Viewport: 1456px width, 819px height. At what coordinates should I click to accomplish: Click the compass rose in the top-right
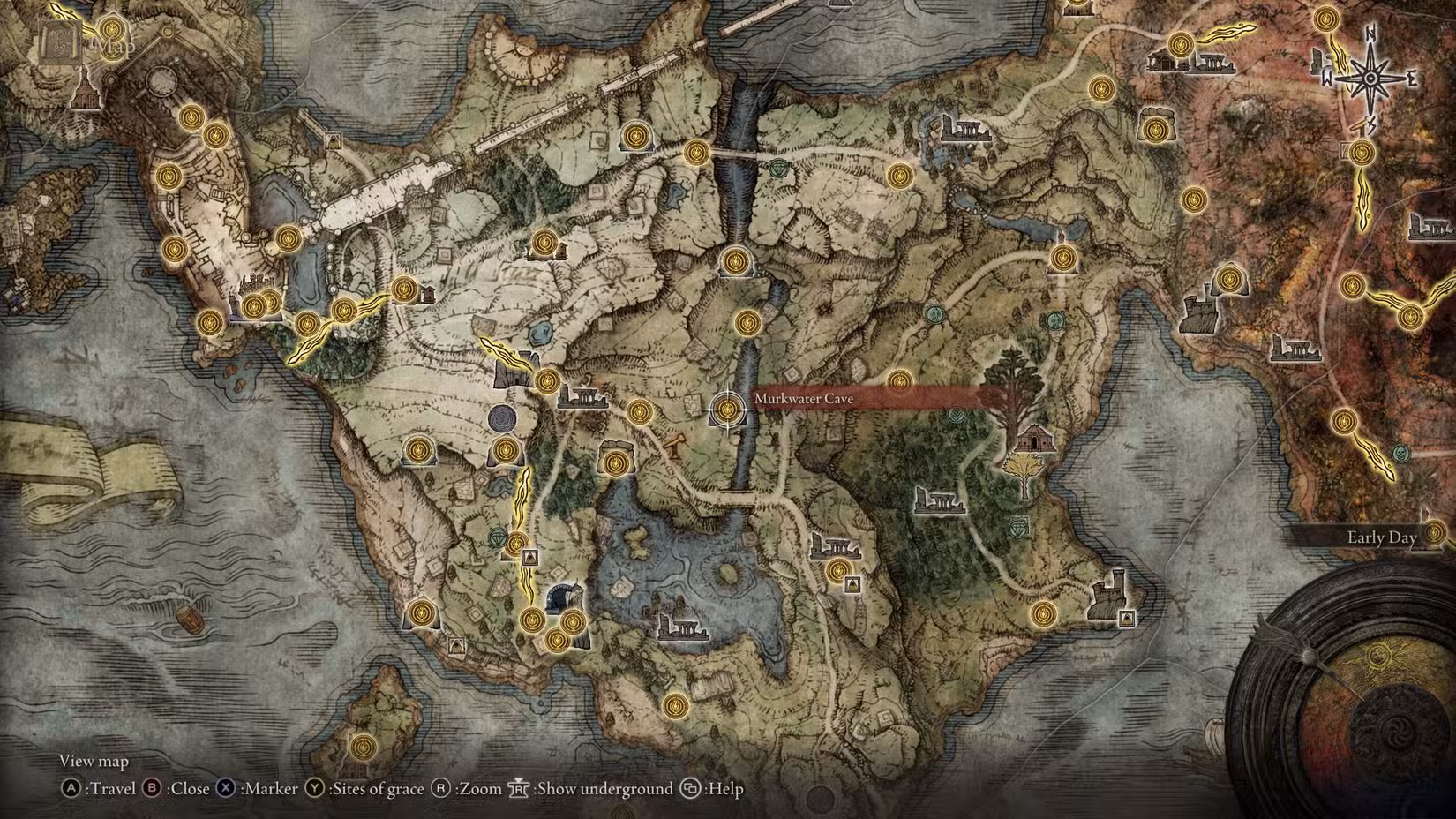click(x=1369, y=79)
